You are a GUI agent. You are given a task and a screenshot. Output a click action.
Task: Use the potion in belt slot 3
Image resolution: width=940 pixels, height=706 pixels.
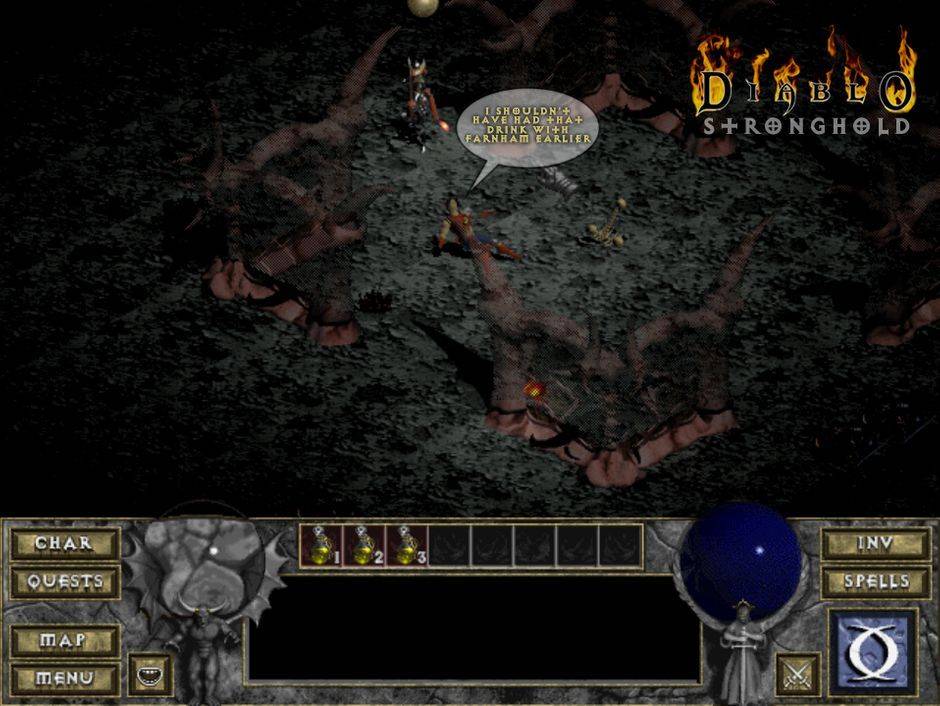coord(407,546)
